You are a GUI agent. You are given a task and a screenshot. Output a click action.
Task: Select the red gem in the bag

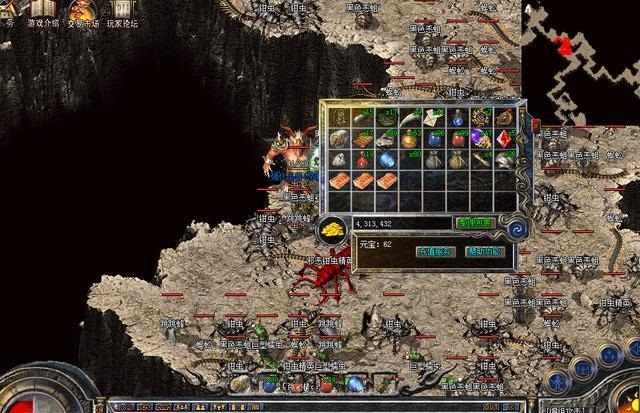tap(503, 138)
